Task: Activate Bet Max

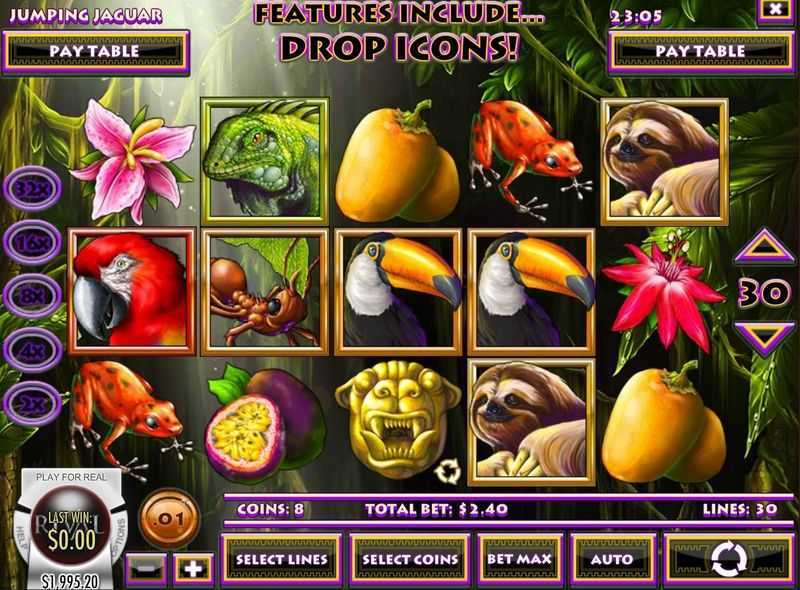Action: [516, 558]
